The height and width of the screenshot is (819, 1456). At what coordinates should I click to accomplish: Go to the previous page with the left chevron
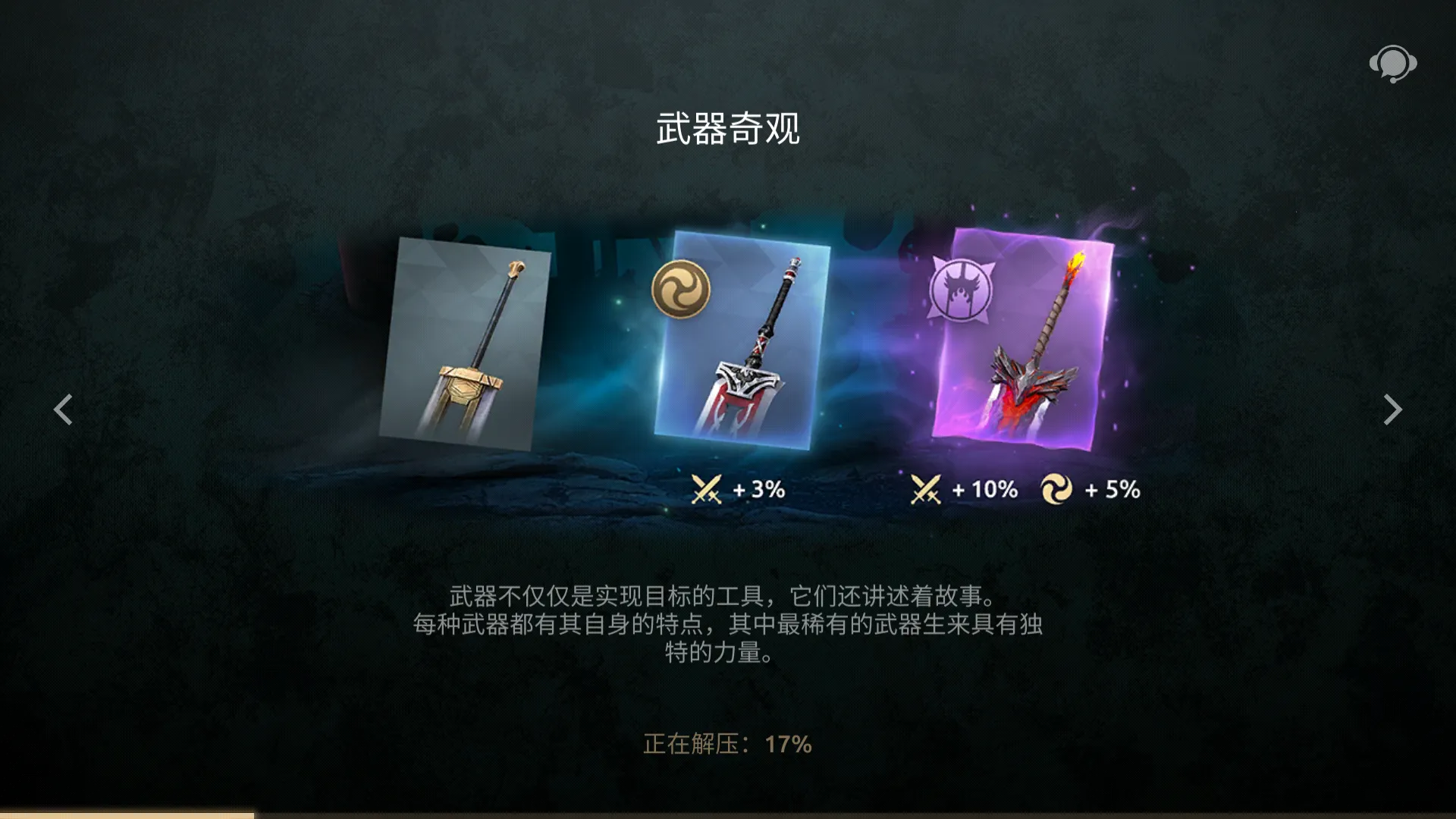[x=64, y=409]
